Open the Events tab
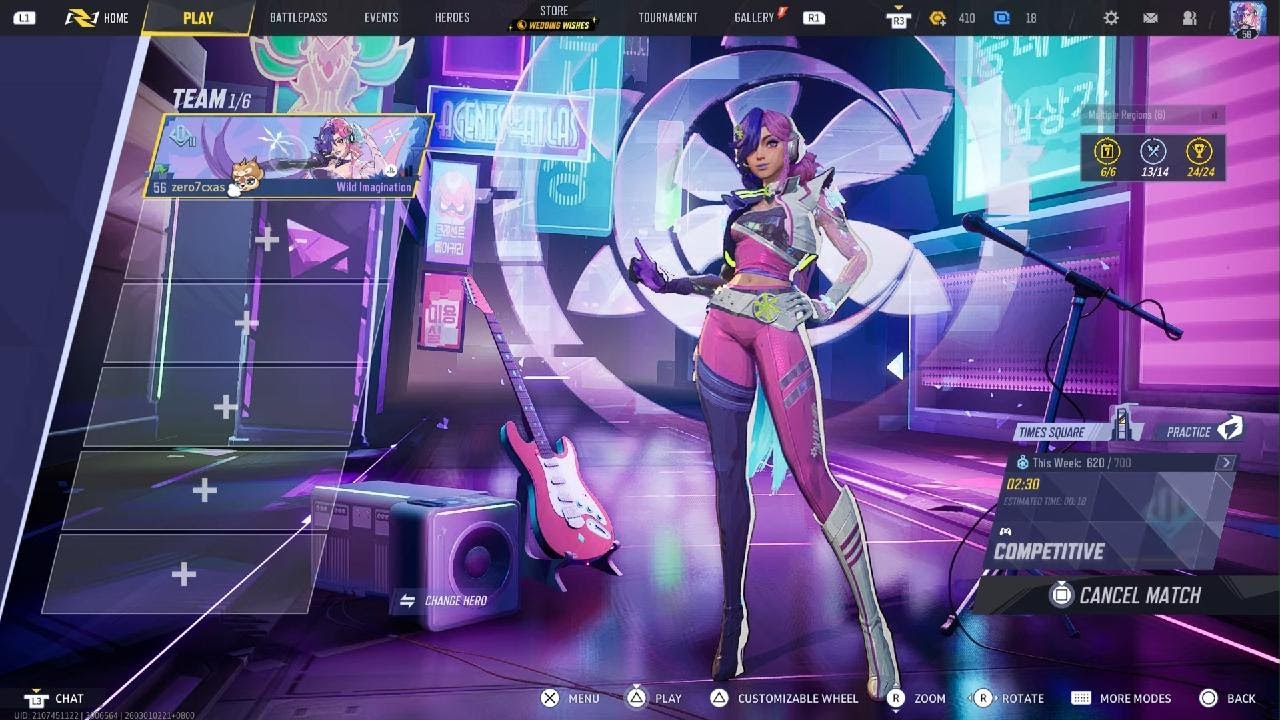This screenshot has height=720, width=1280. [x=381, y=18]
